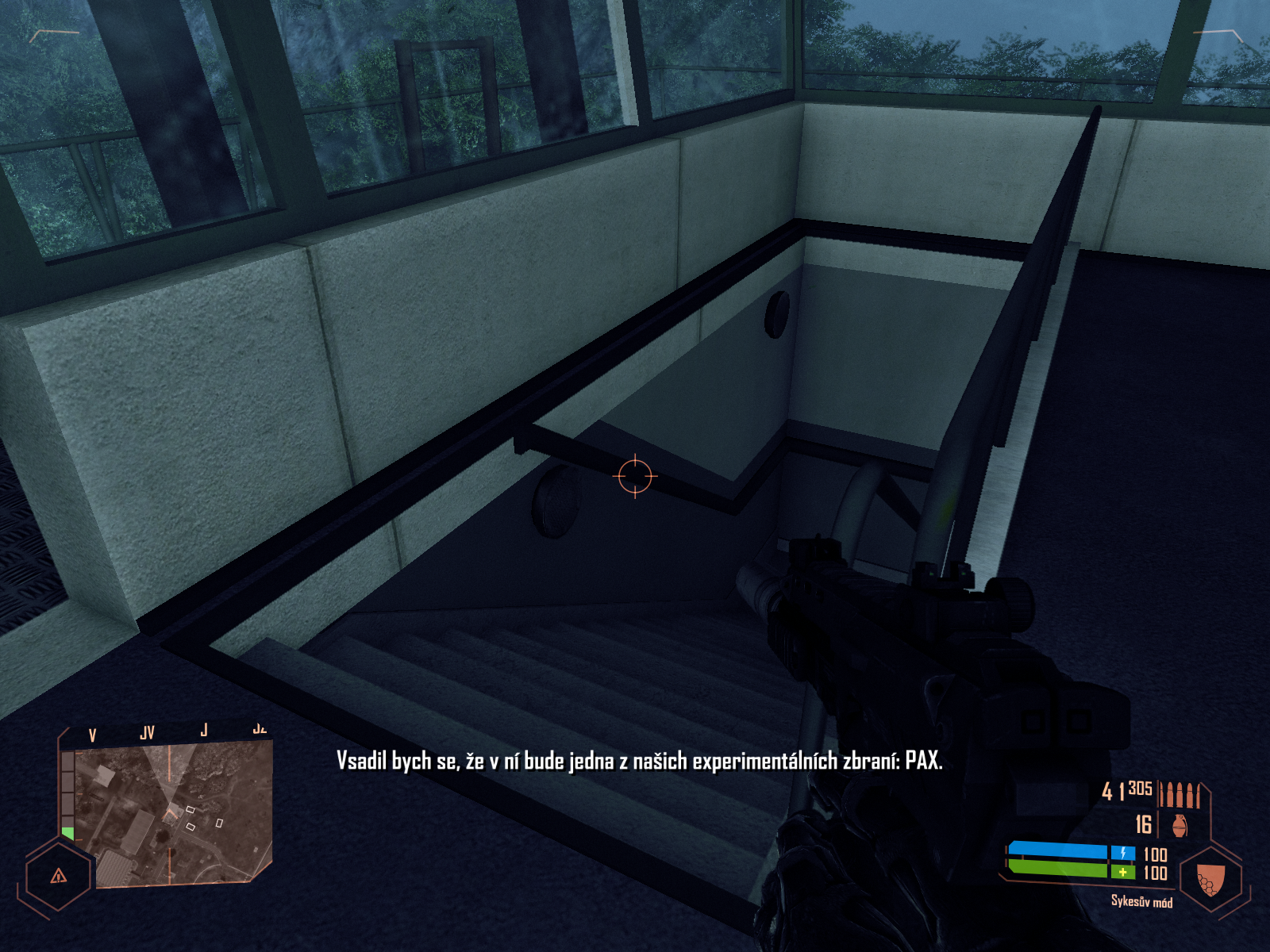Click the nanosuit armor mode hexagon
This screenshot has height=952, width=1270.
[x=1210, y=879]
